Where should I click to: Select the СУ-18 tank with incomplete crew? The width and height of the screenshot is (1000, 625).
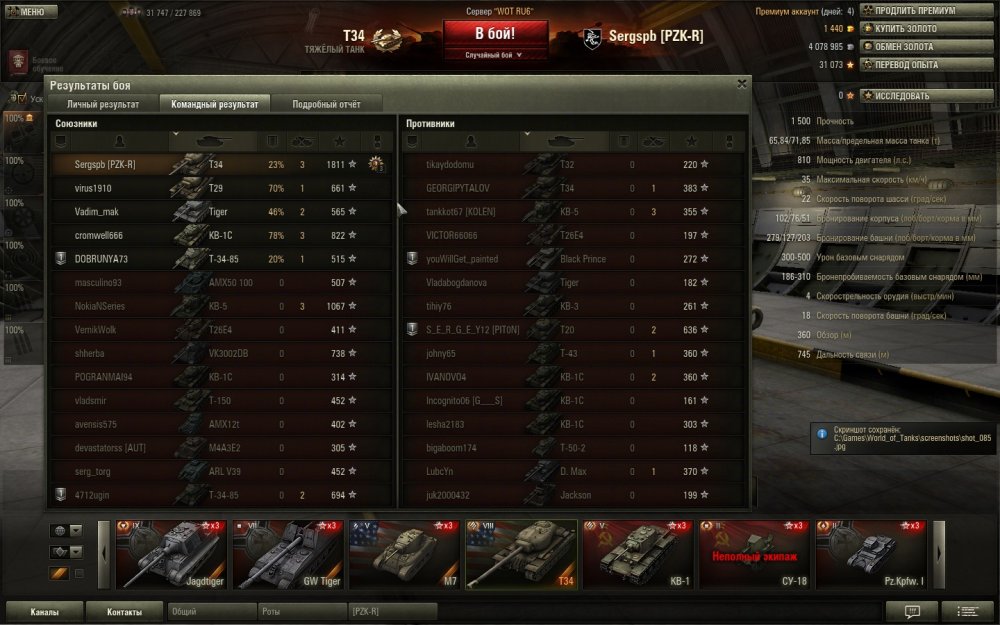[x=755, y=553]
